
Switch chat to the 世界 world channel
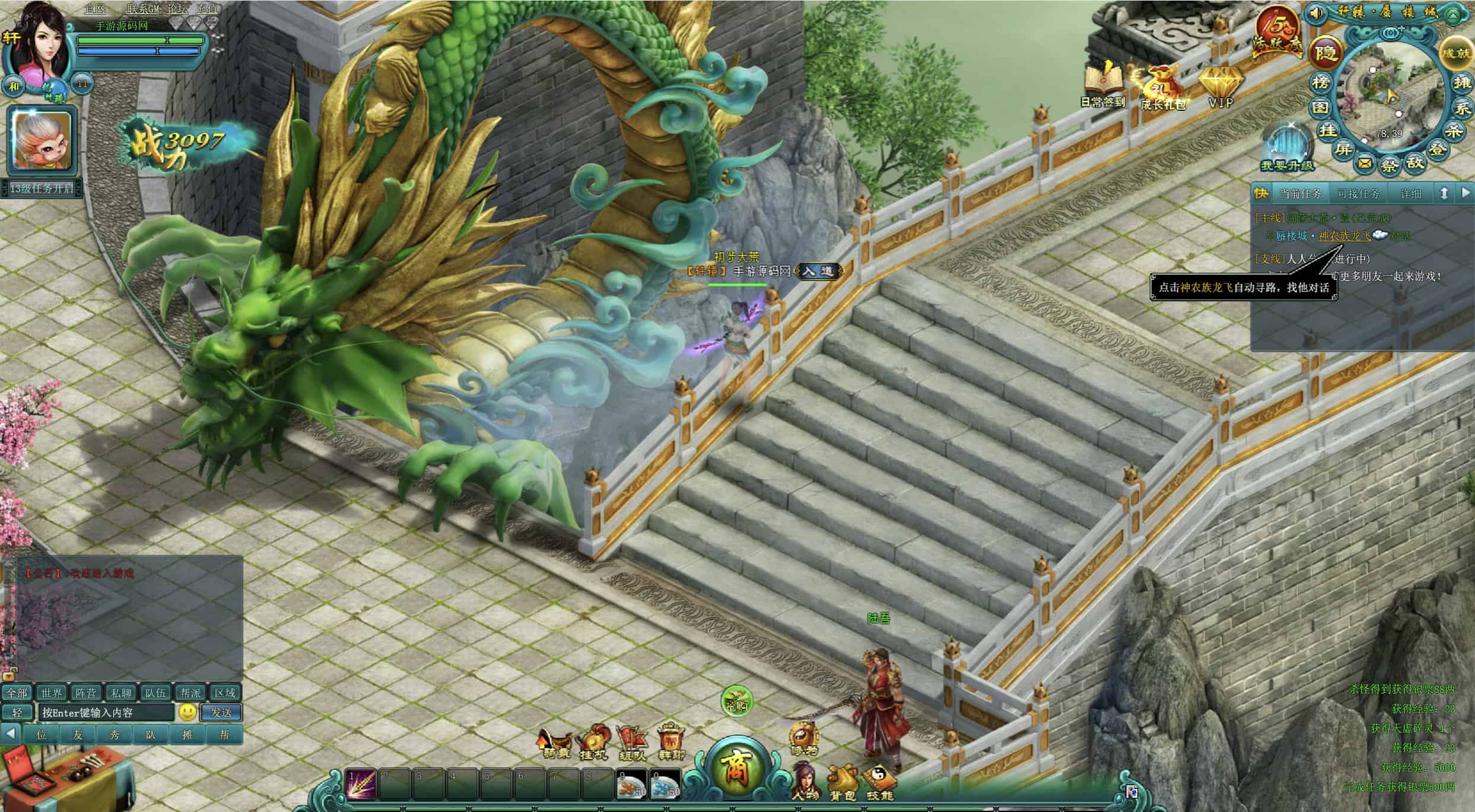point(51,693)
